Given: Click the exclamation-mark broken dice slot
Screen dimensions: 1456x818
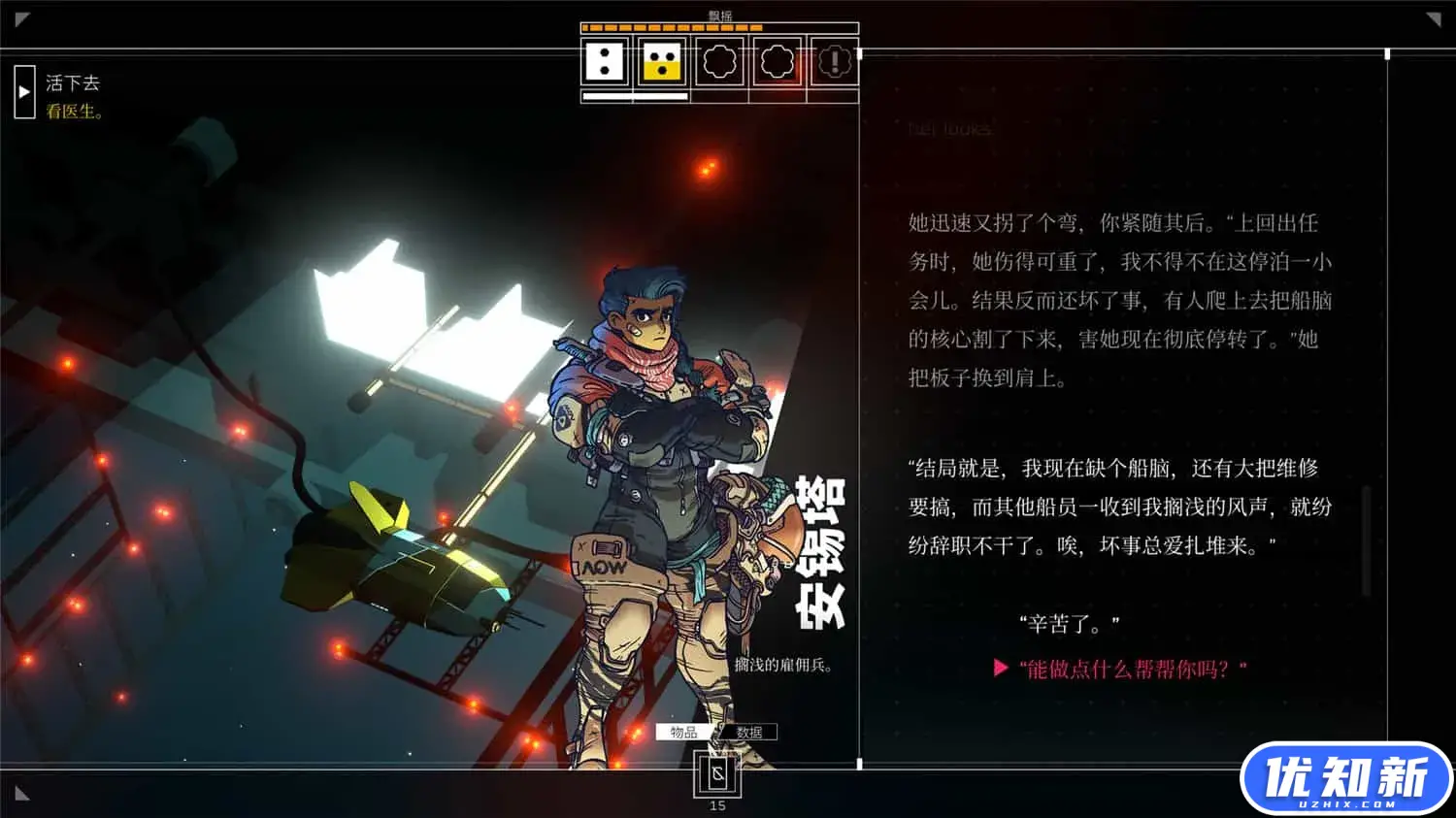Looking at the screenshot, I should click(835, 63).
